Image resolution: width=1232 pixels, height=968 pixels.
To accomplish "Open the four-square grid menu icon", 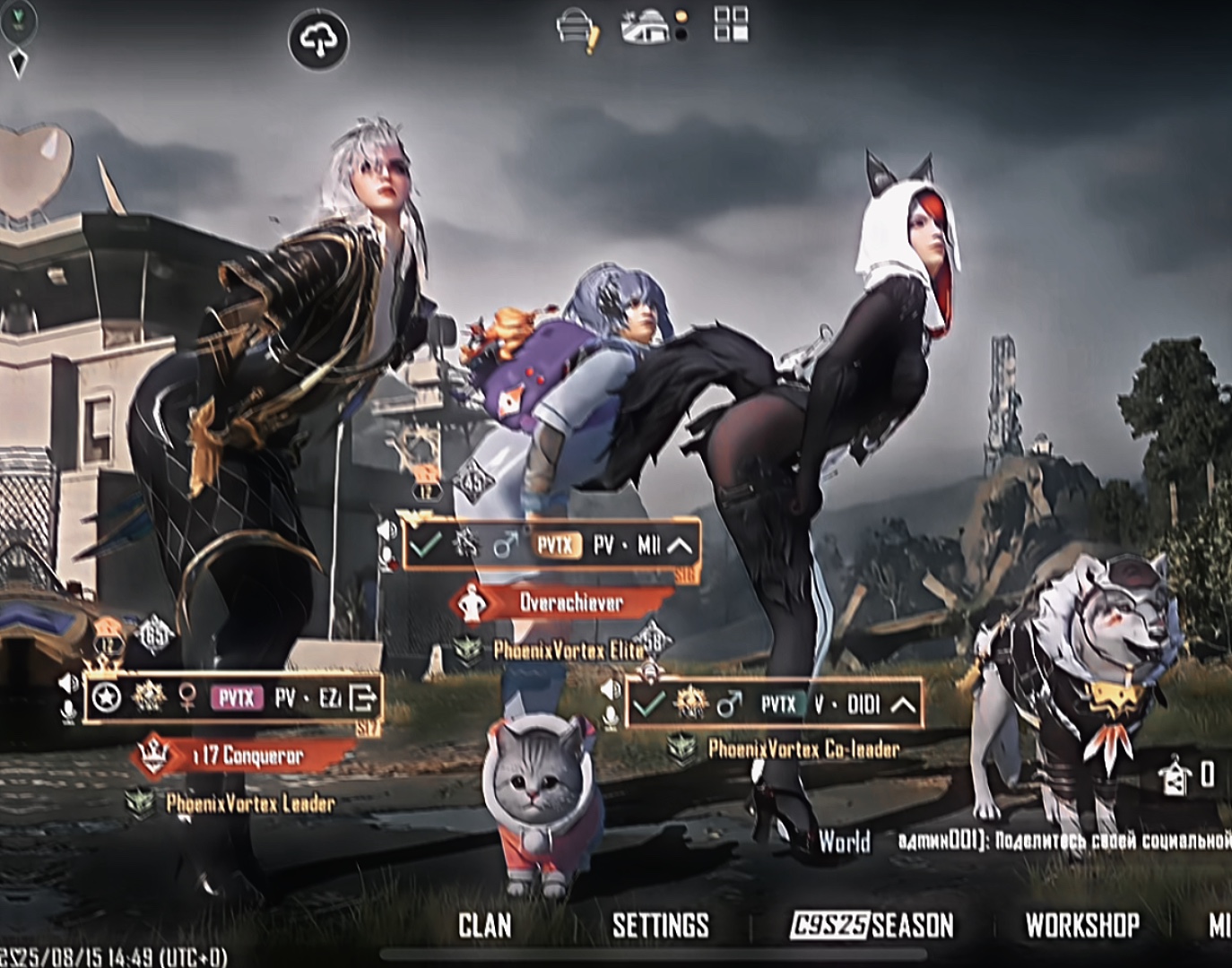I will 731,24.
